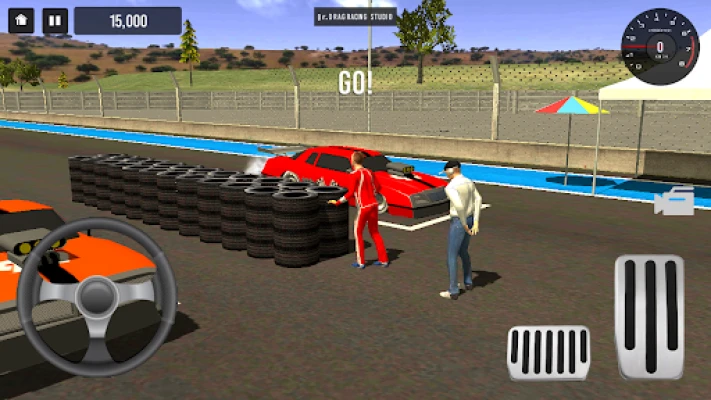Tap the gas pedal

tap(649, 316)
